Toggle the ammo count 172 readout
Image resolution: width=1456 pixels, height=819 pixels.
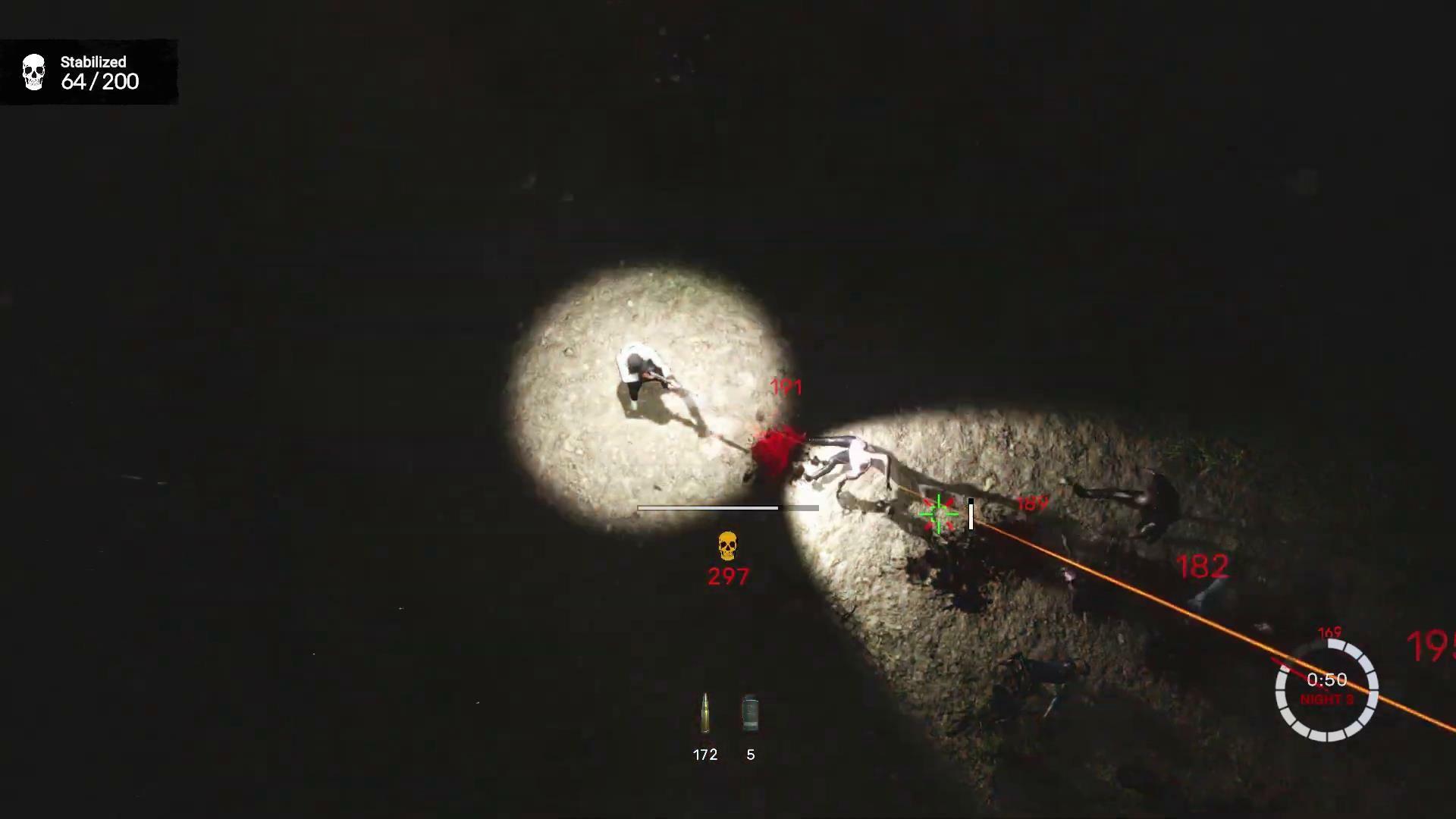point(704,754)
